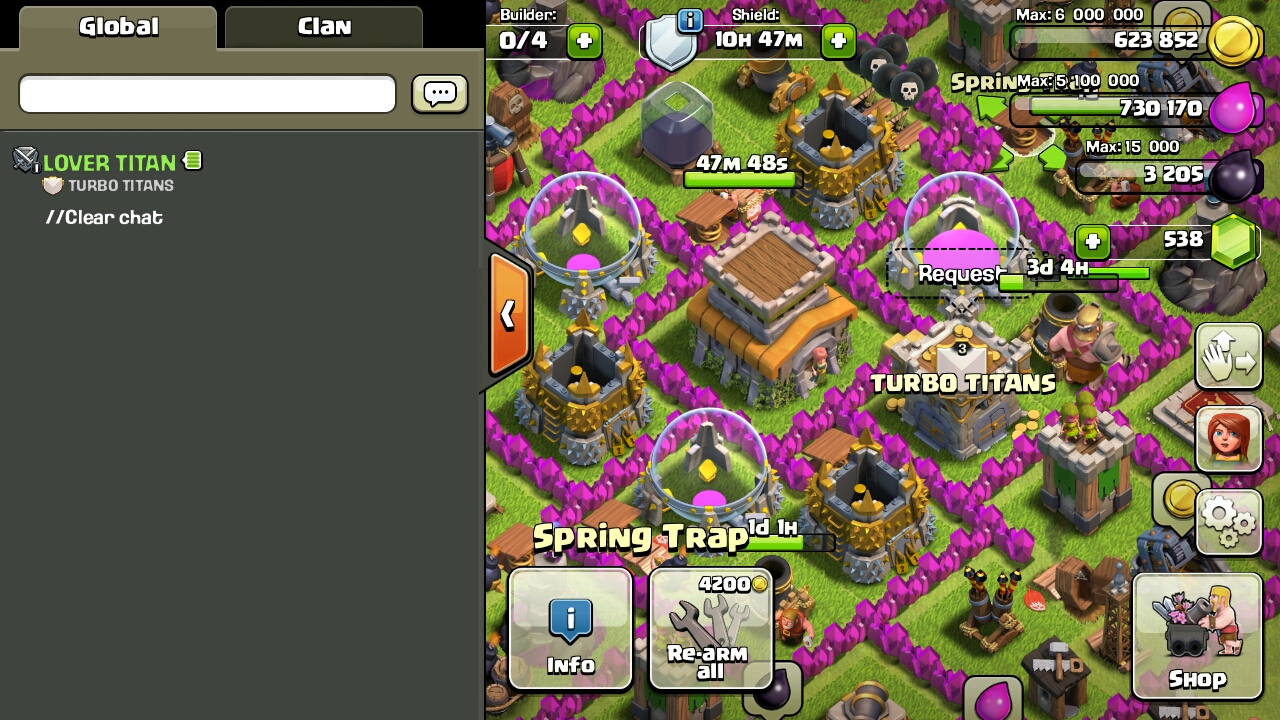Image resolution: width=1280 pixels, height=720 pixels.
Task: Open the Spring Trap Info panel
Action: tap(572, 629)
